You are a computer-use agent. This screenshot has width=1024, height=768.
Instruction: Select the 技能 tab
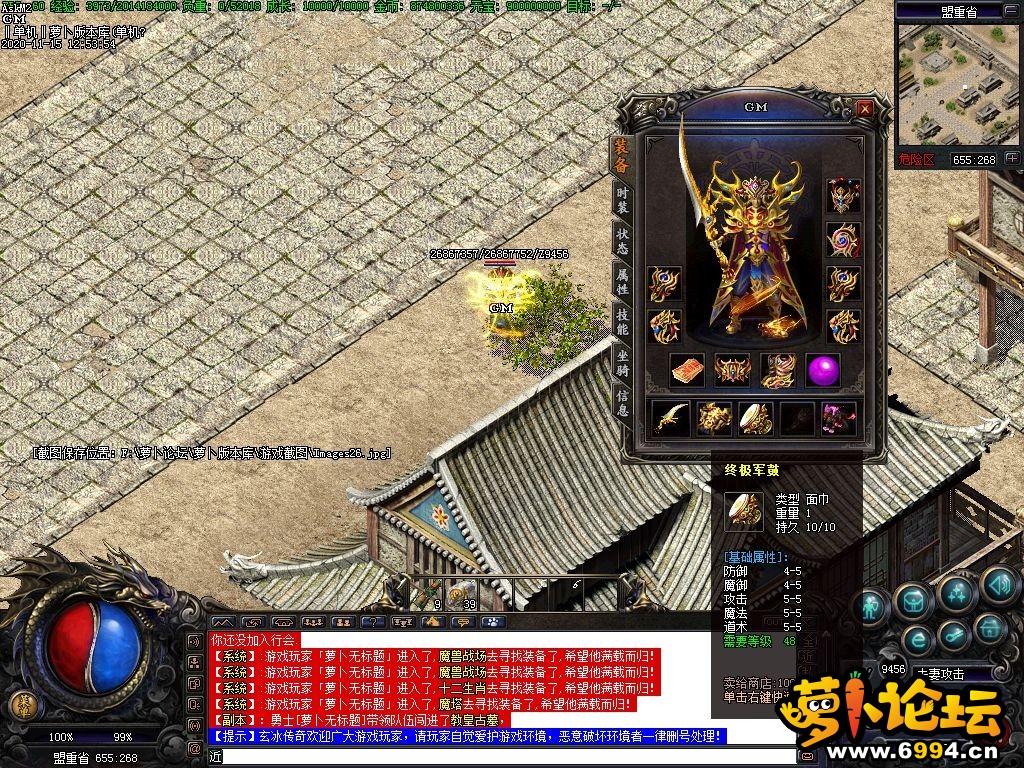[622, 322]
